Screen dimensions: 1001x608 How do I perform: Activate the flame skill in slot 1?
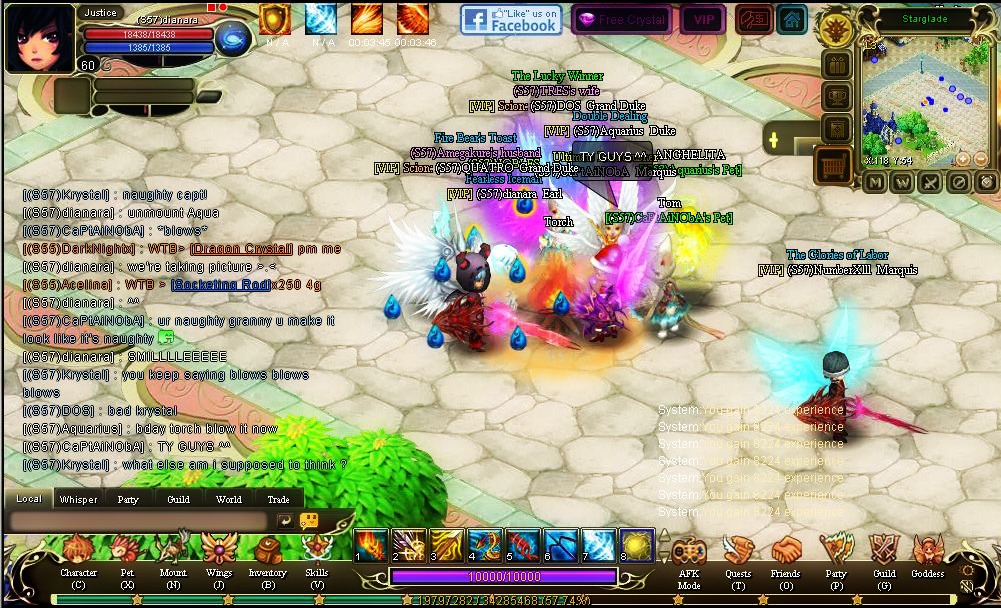tap(371, 545)
